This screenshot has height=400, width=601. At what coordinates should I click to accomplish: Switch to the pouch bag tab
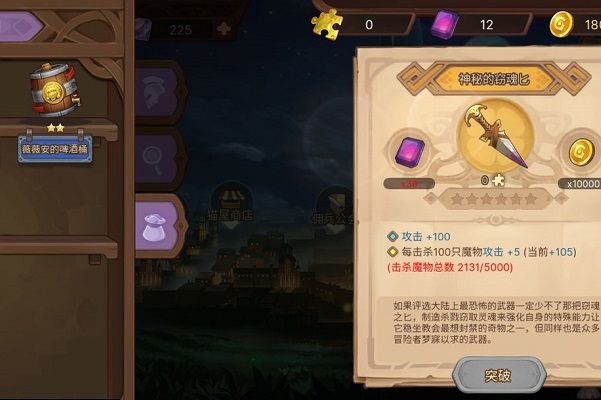159,220
